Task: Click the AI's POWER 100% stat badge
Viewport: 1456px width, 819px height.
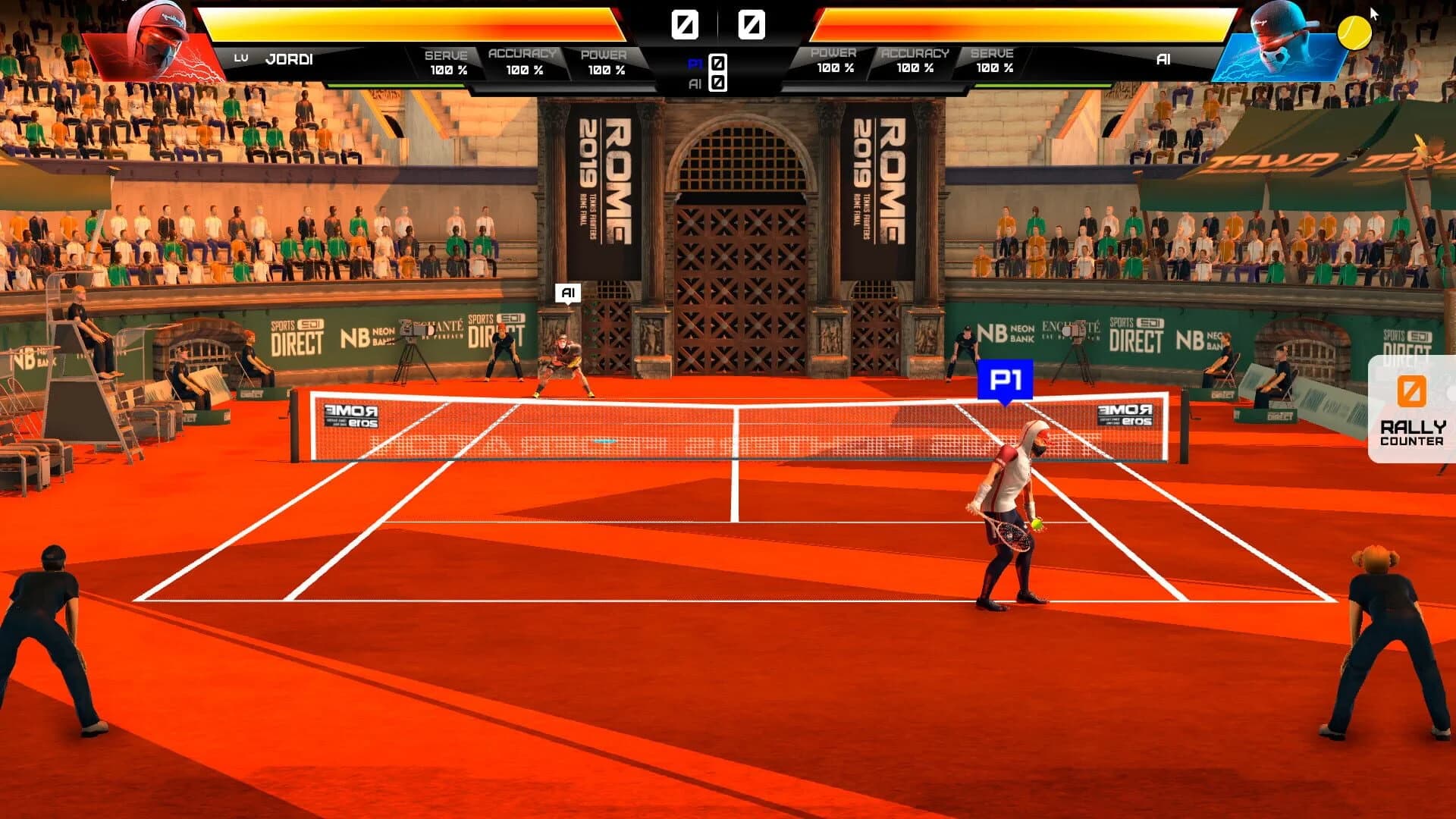Action: [834, 61]
